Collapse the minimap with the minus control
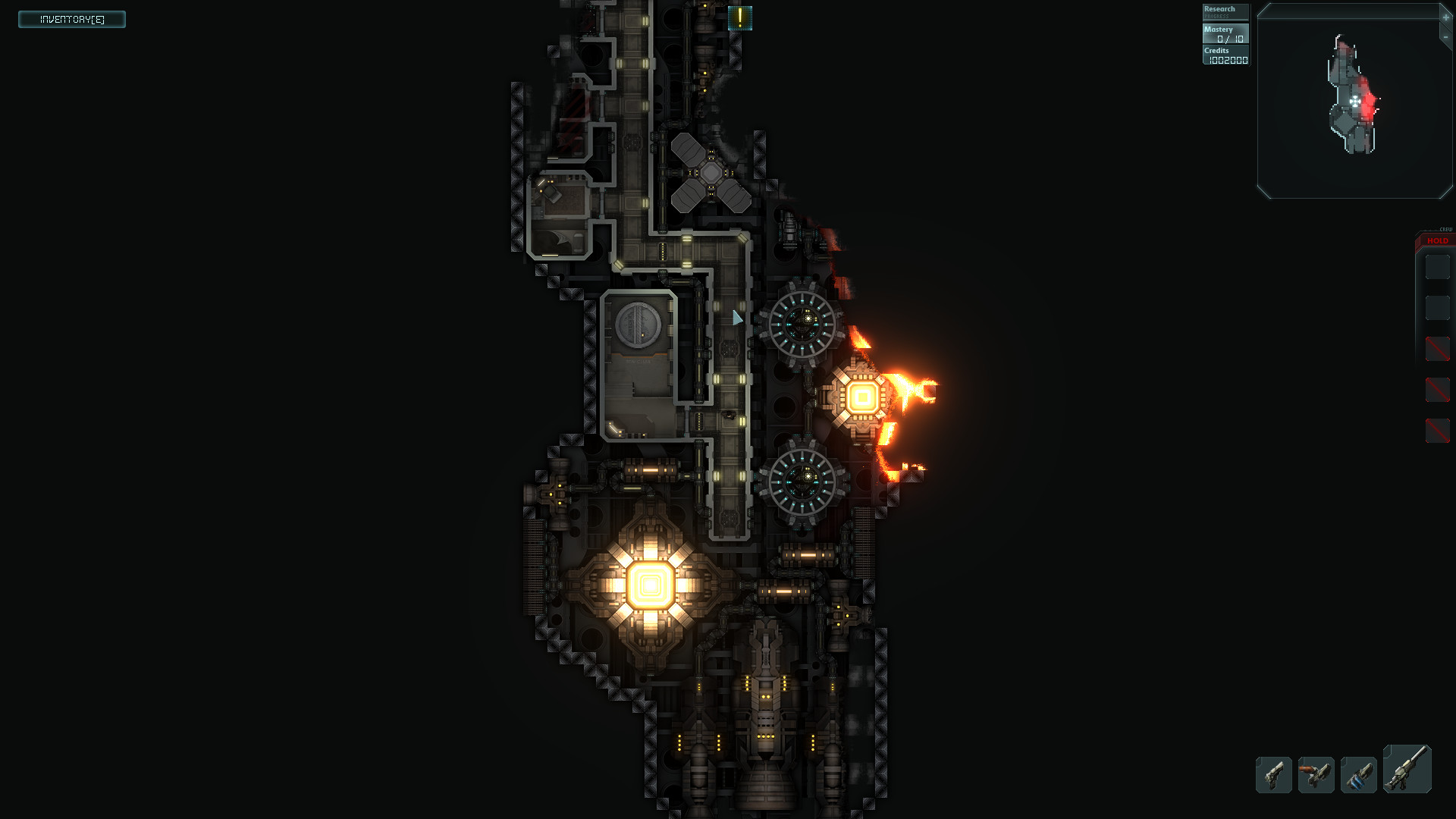The width and height of the screenshot is (1456, 819). [1445, 36]
